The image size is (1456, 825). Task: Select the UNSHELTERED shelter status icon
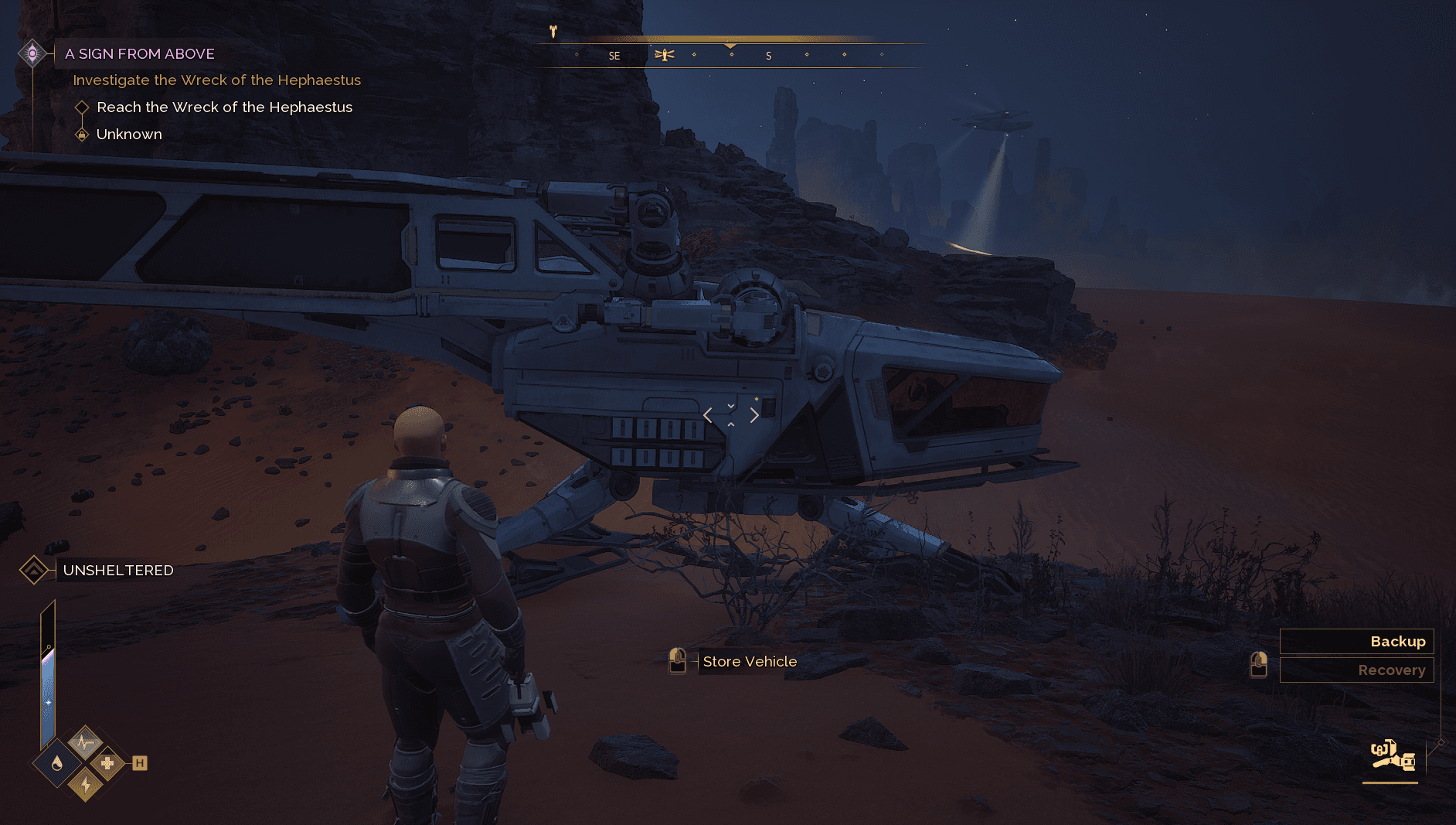point(34,570)
